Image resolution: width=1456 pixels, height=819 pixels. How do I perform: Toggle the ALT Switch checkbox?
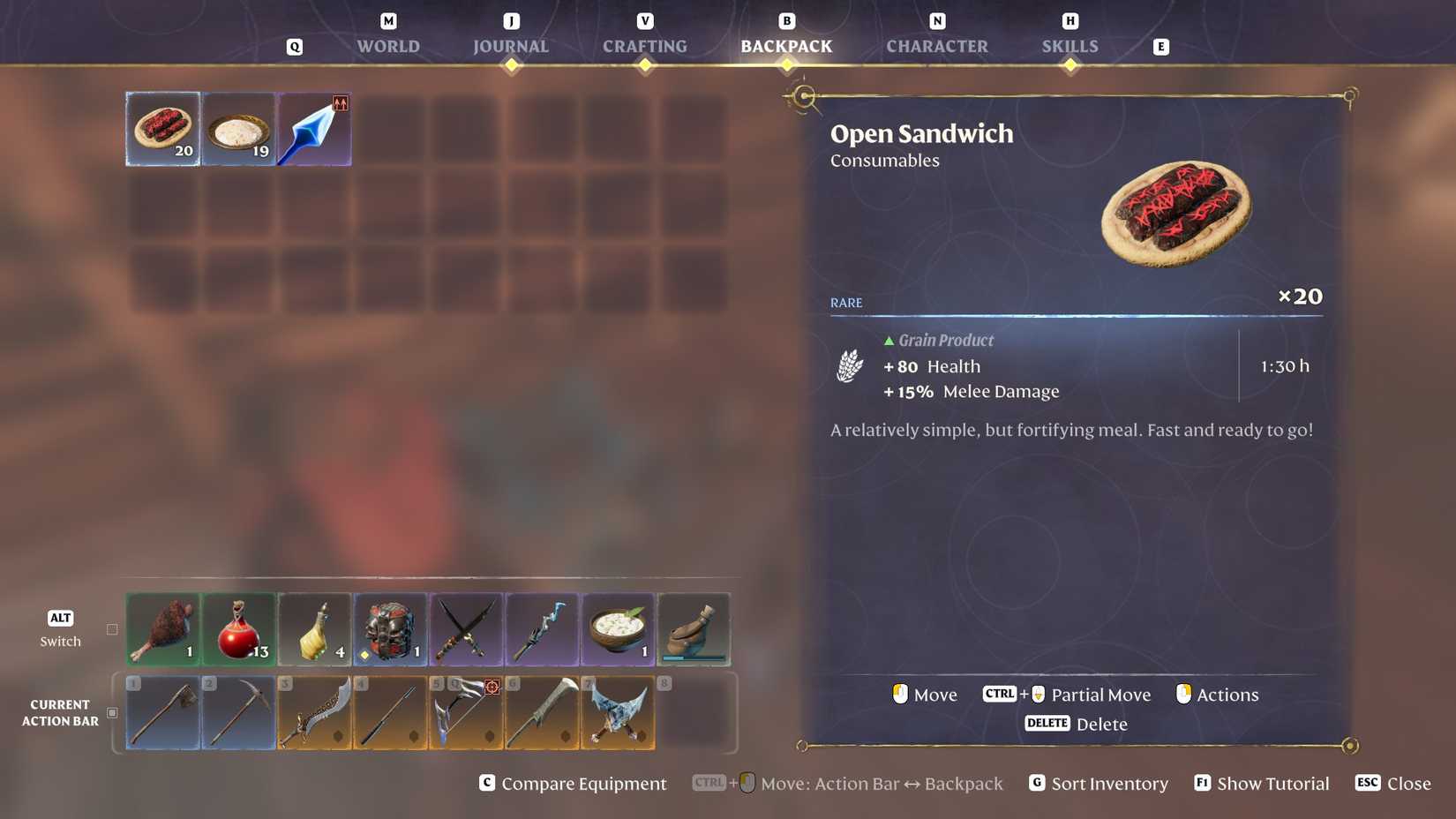point(112,629)
